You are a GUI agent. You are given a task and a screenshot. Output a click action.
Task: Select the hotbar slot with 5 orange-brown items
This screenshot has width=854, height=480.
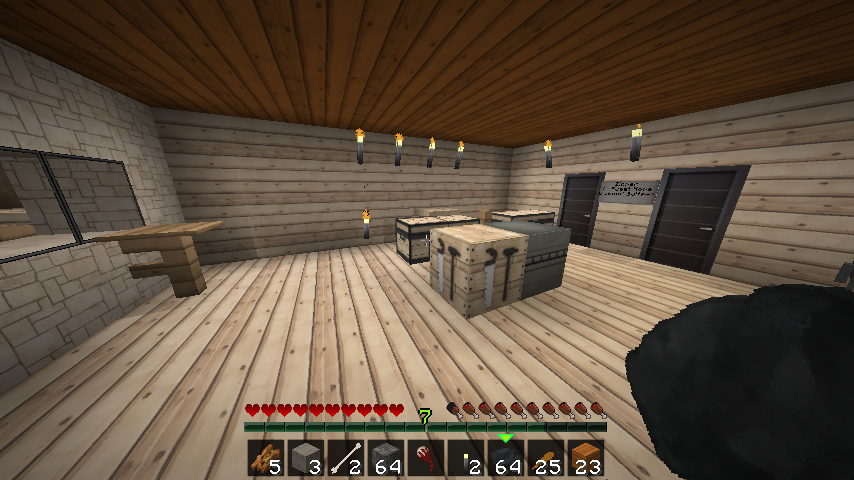265,458
